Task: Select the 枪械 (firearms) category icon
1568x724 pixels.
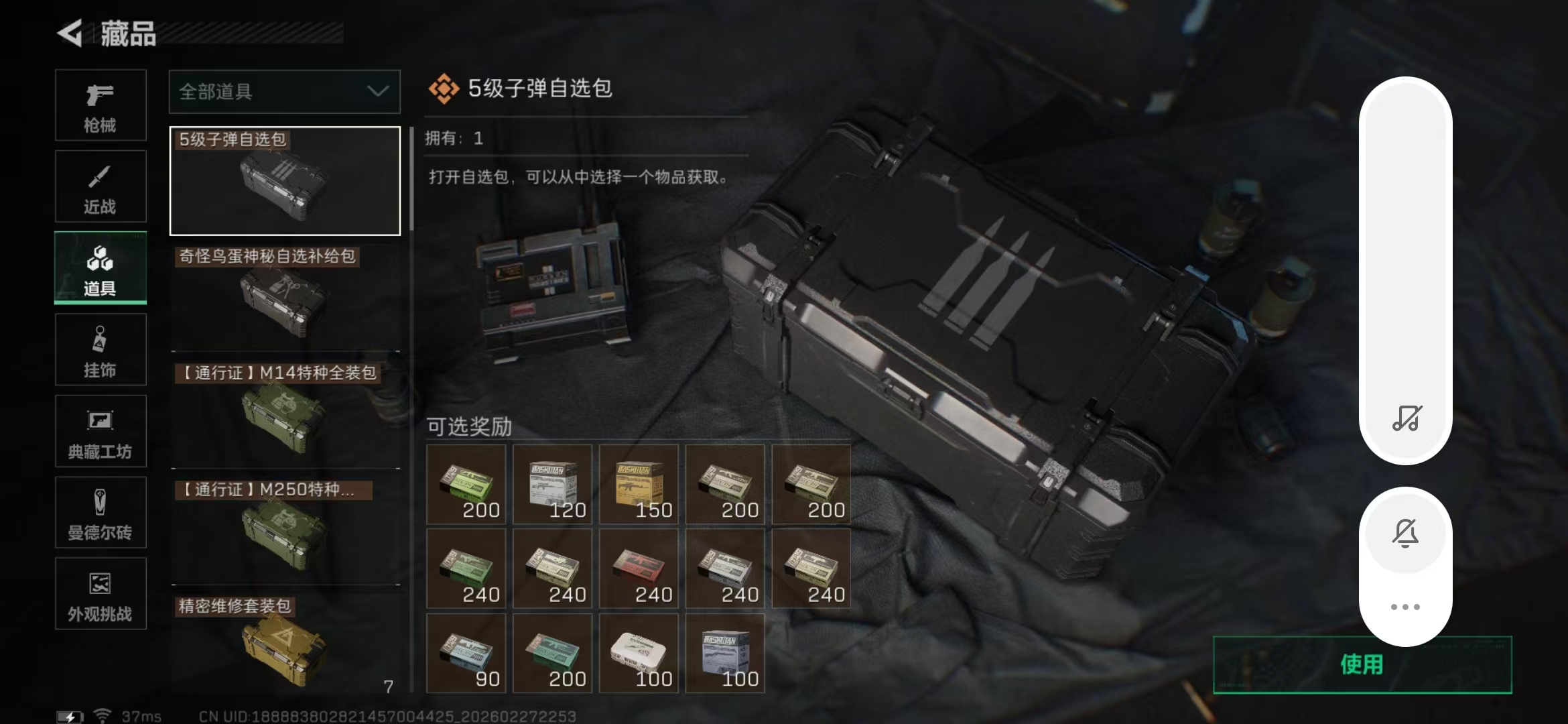Action: pos(101,106)
